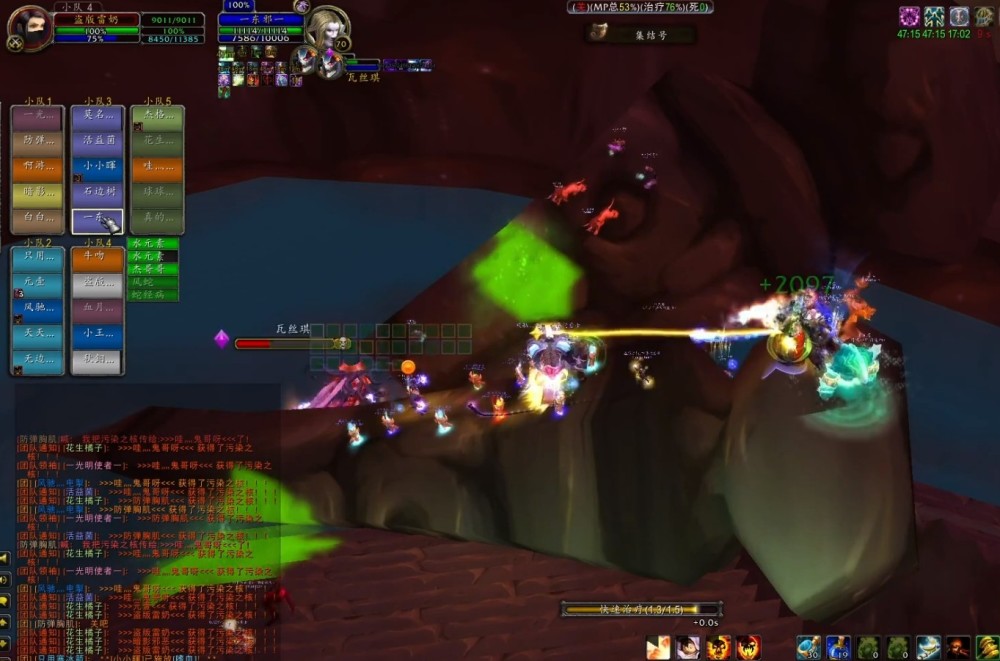The width and height of the screenshot is (1000, 661).
Task: Select raid member 小王 in 小队4
Action: pyautogui.click(x=98, y=334)
